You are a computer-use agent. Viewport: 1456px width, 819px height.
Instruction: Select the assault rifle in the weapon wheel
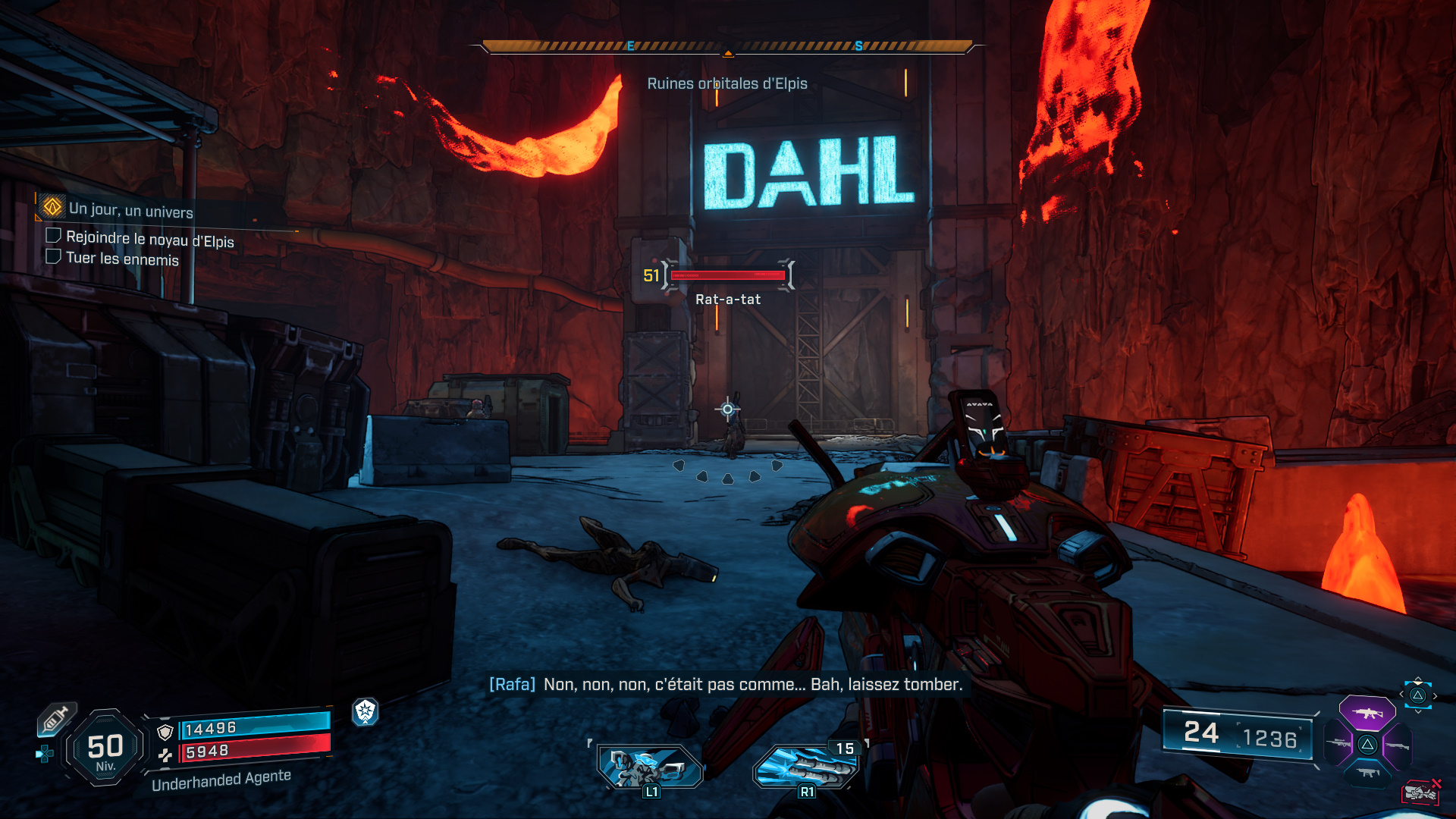tap(1368, 714)
